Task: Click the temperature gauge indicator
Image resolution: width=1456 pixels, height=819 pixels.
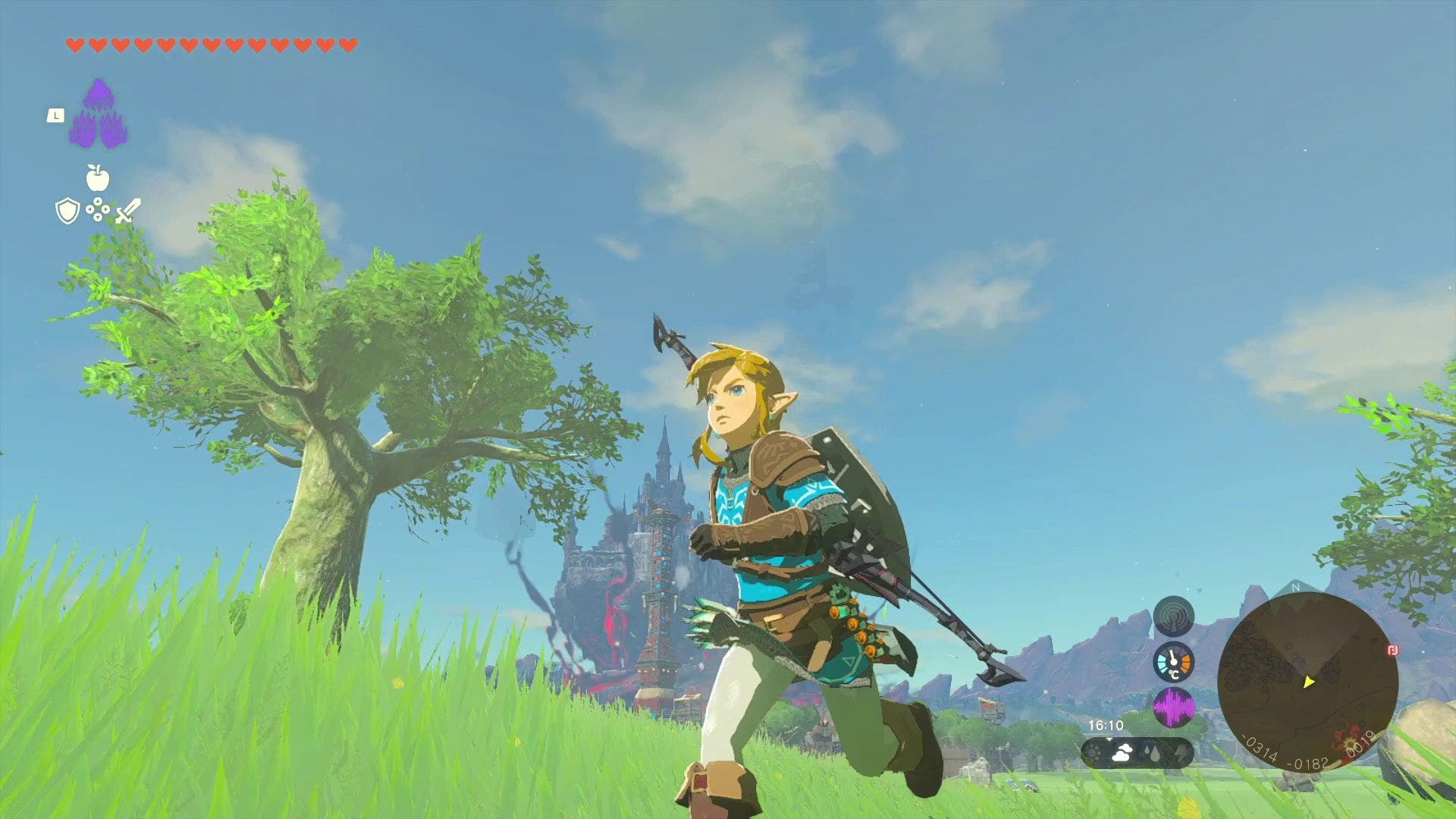Action: coord(1172,661)
